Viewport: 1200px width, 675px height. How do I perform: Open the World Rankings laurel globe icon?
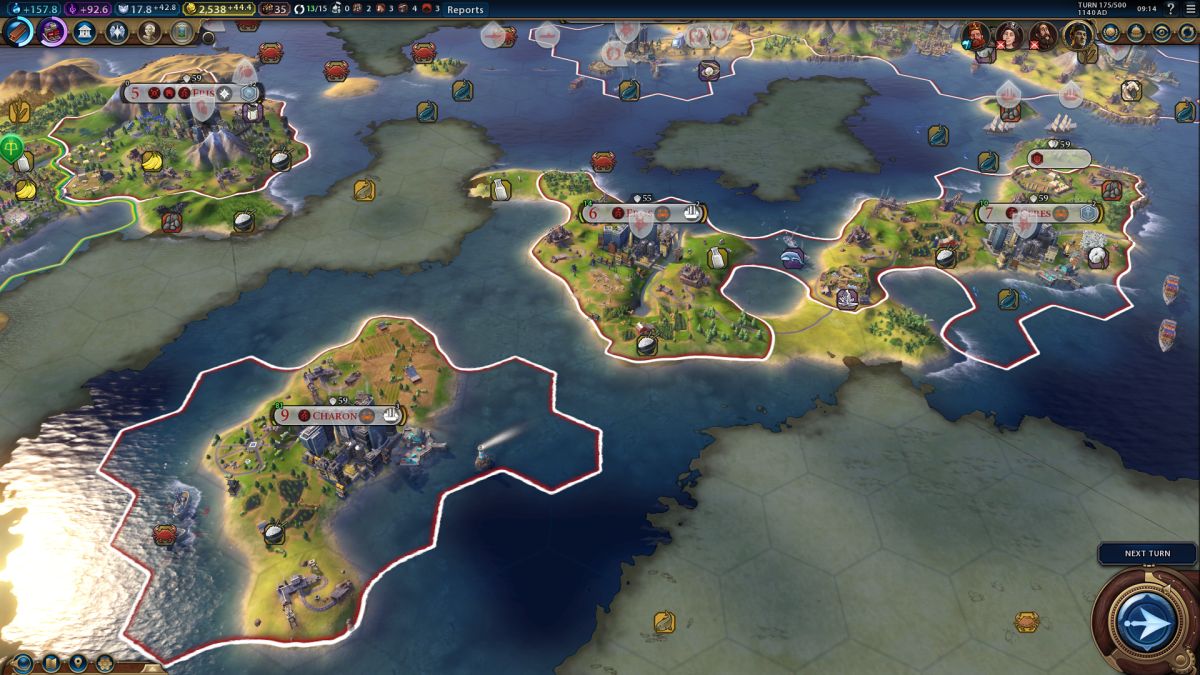[1110, 32]
